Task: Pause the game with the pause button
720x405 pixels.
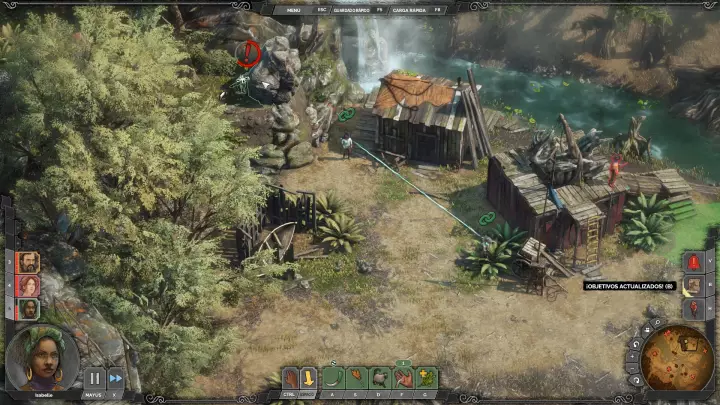Action: (x=94, y=378)
